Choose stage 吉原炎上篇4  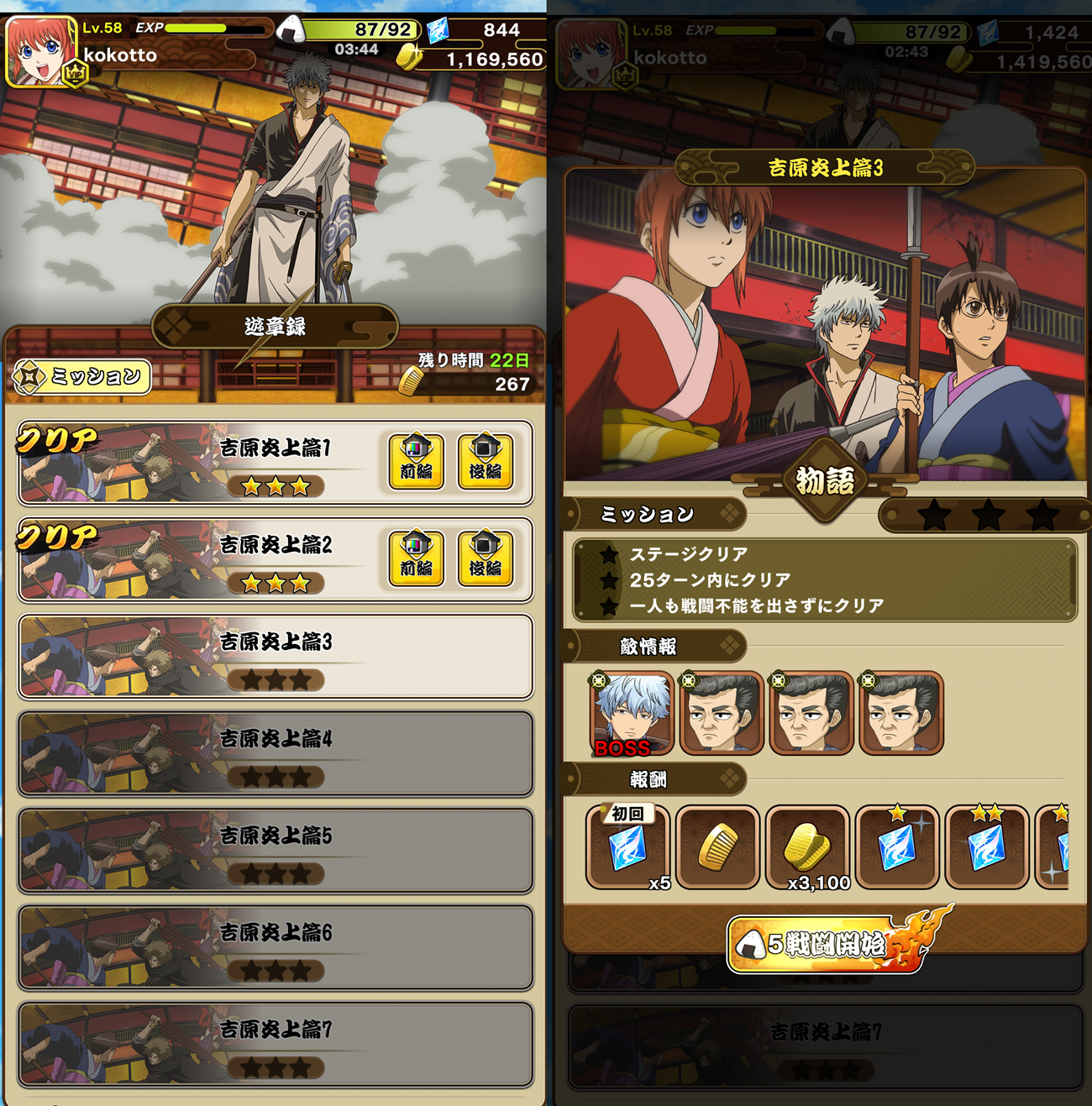pos(276,754)
